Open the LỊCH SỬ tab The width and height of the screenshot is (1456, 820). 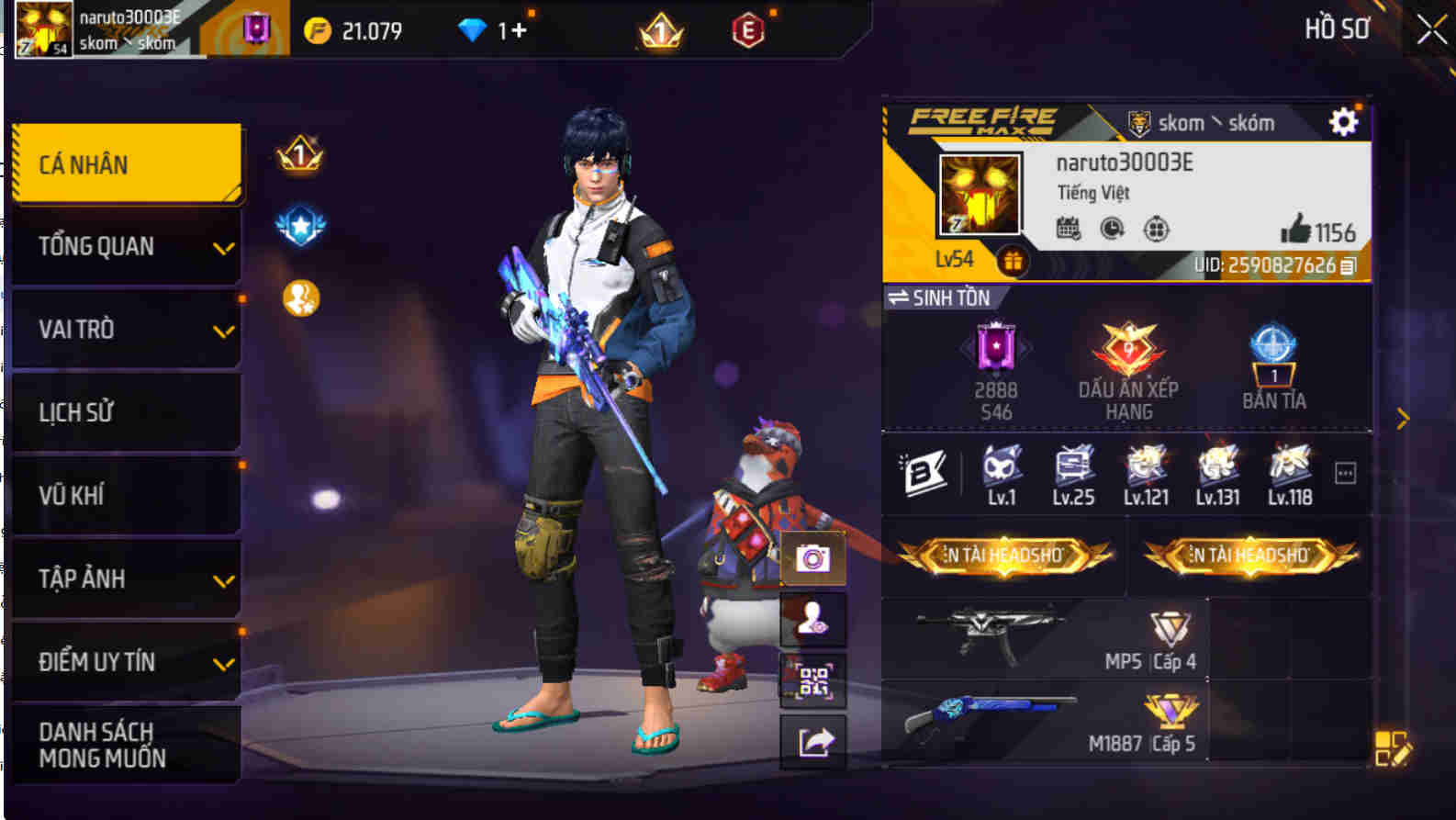(x=126, y=411)
